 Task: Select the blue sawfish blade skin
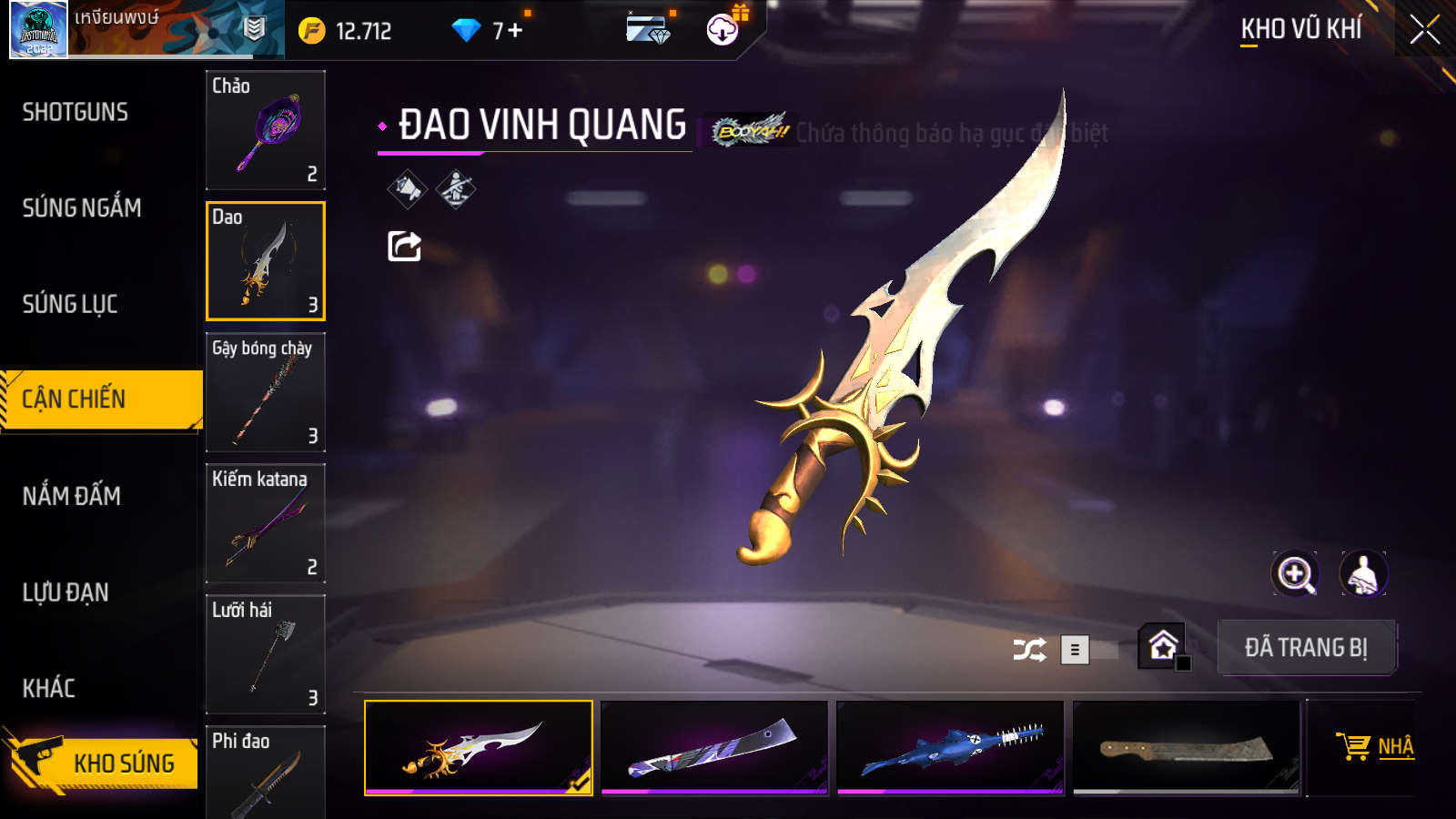(x=950, y=747)
